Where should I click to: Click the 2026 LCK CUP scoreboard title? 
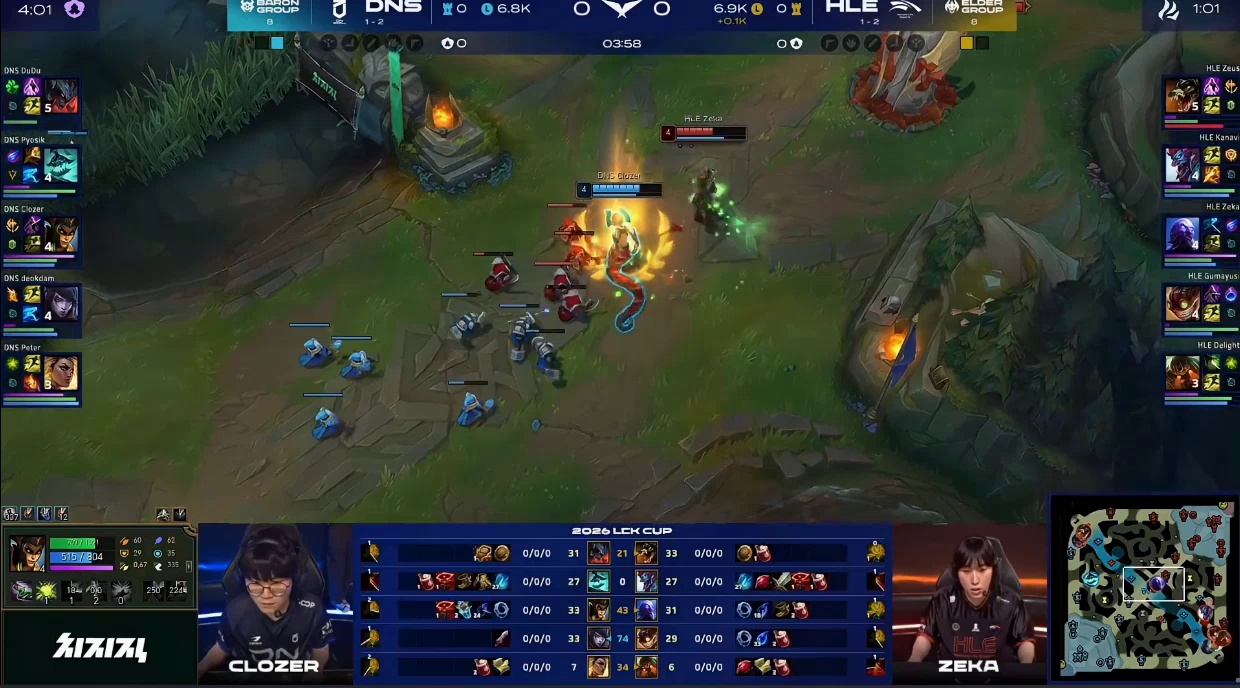tap(622, 530)
